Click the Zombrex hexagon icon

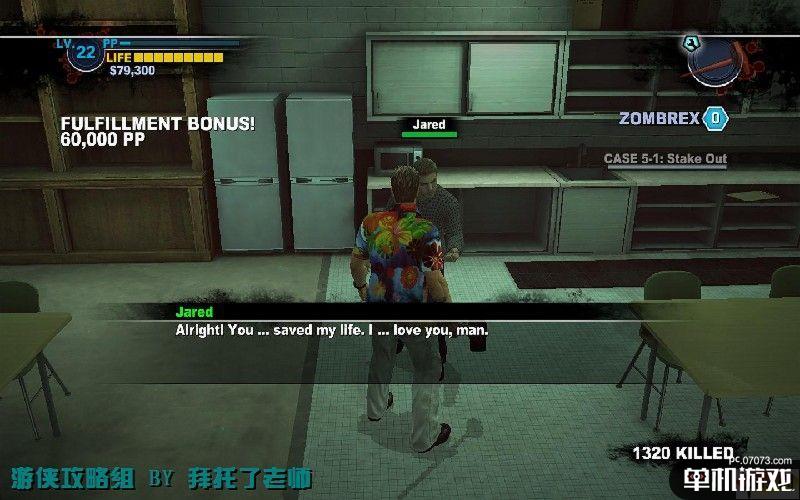[x=715, y=118]
